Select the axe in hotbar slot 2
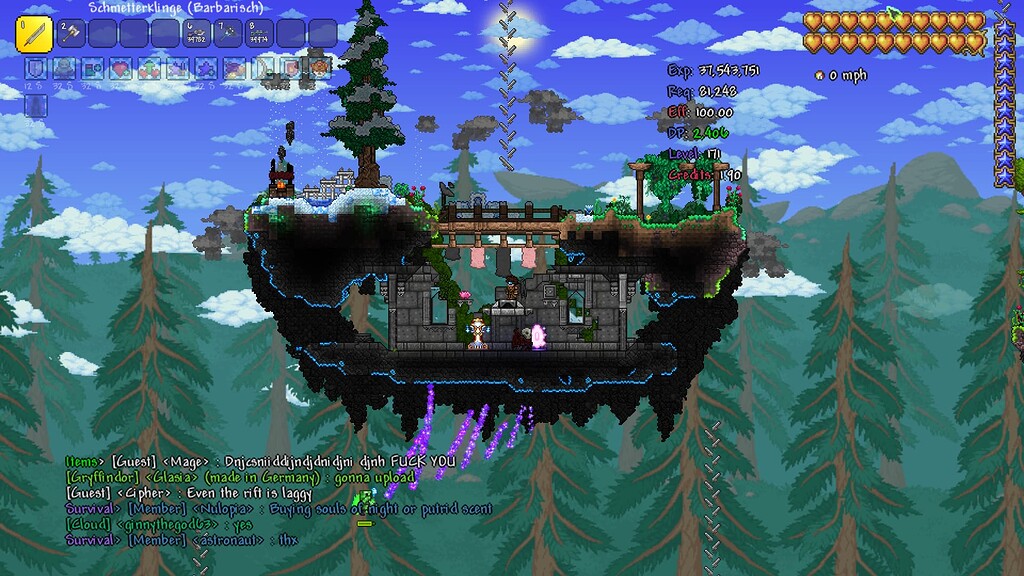The image size is (1024, 576). point(72,34)
